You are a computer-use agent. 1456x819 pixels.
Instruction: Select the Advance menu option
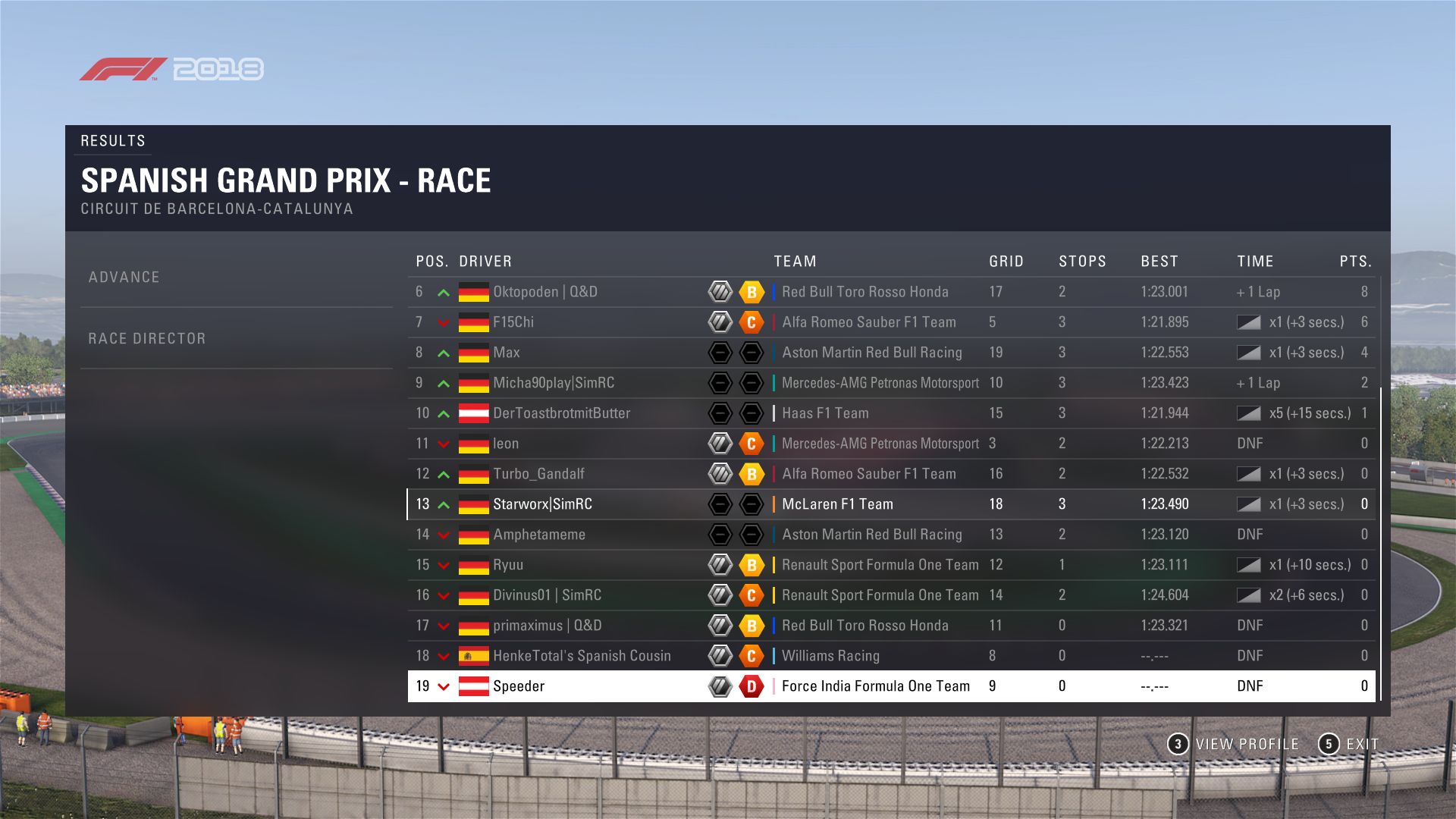124,278
